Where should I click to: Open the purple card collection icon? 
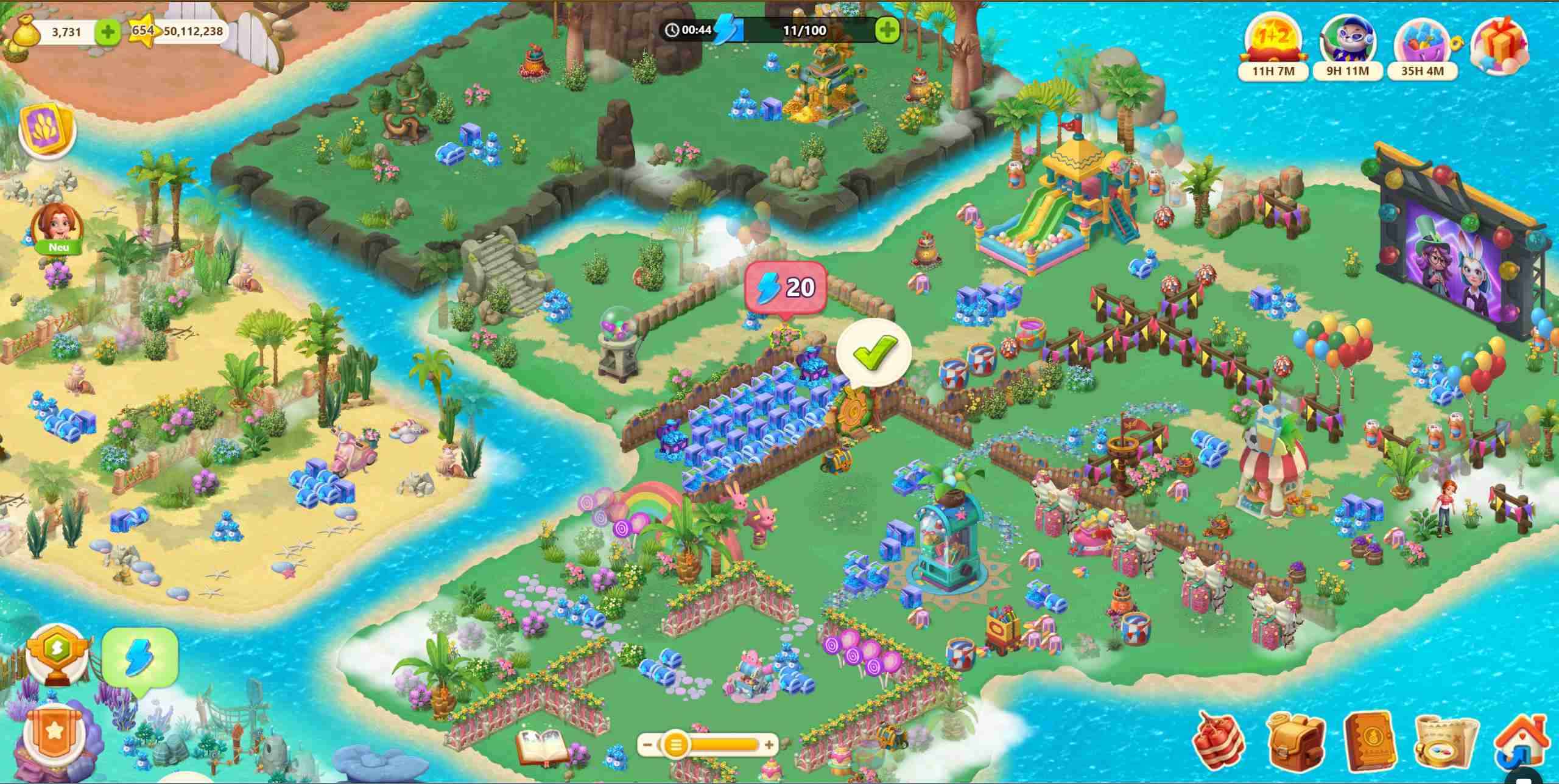(47, 131)
